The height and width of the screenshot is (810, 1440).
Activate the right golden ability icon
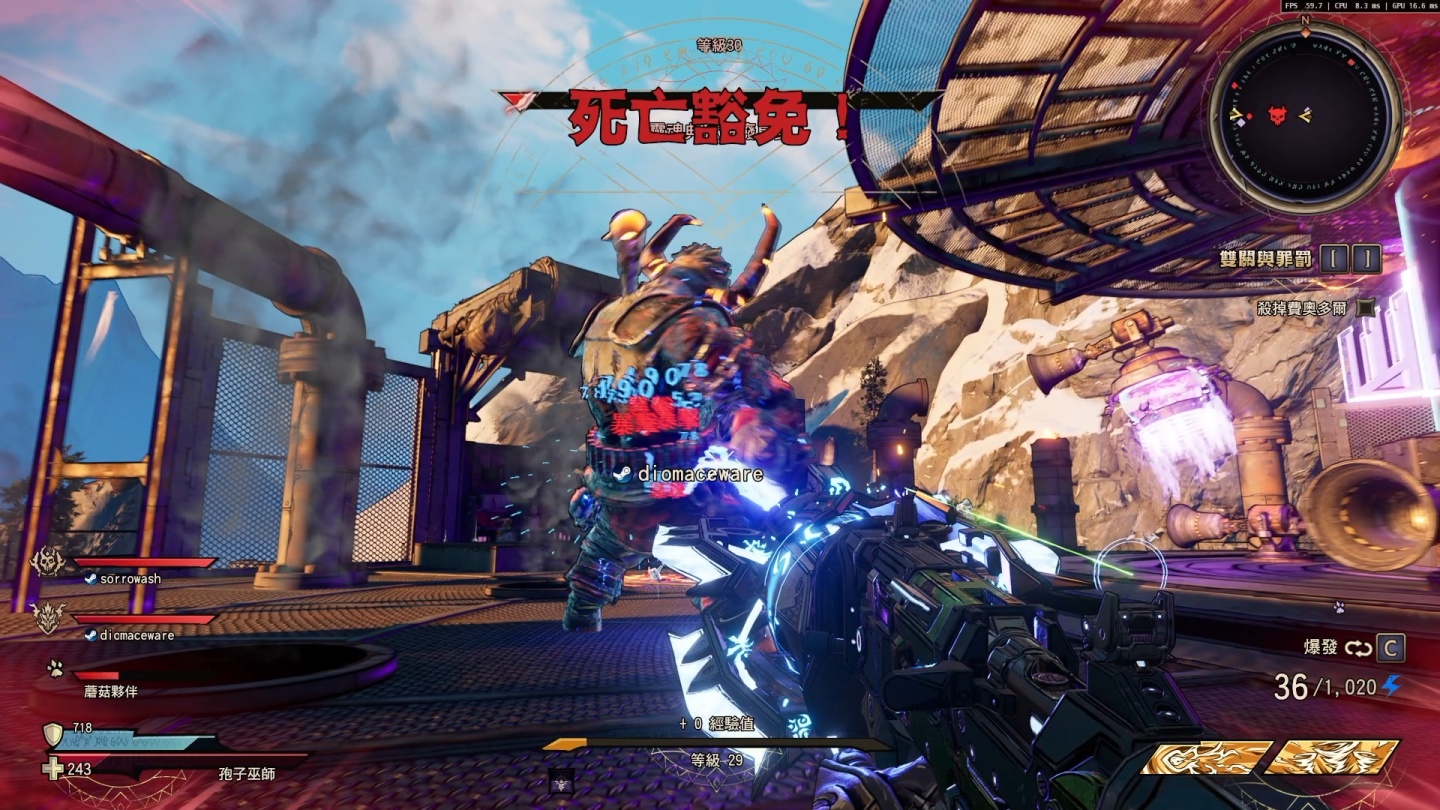coord(1331,757)
